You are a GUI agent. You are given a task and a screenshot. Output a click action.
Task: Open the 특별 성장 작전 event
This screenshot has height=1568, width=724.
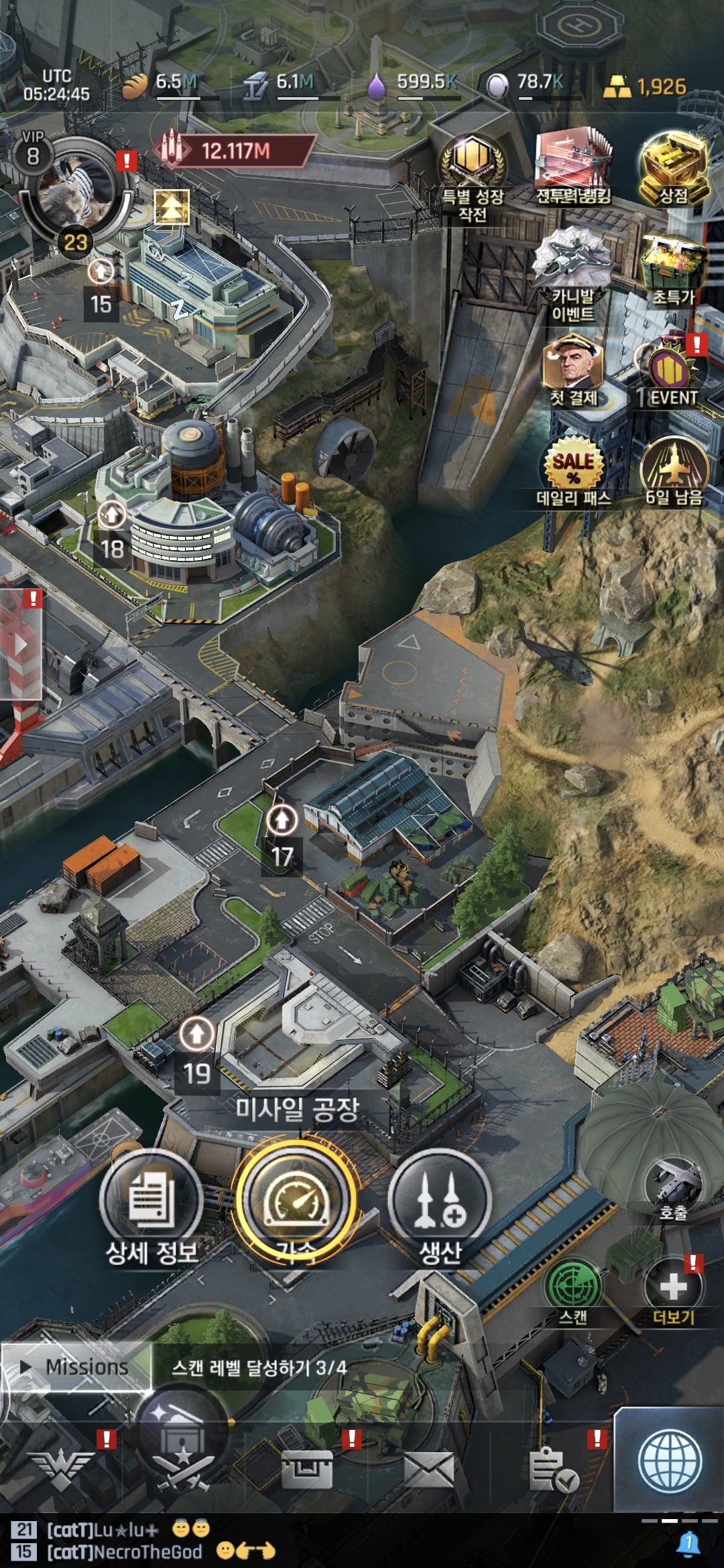pos(472,166)
